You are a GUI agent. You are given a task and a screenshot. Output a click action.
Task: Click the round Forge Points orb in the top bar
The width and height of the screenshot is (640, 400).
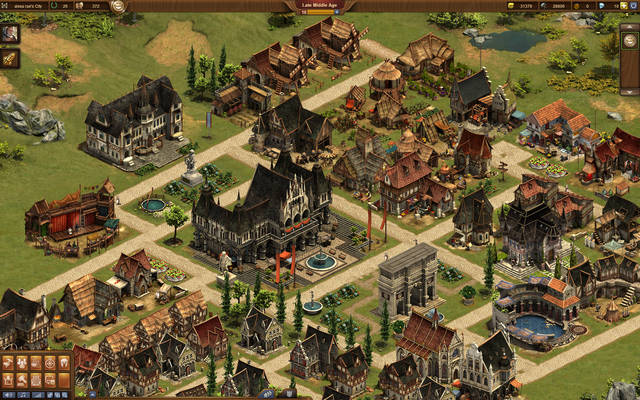click(118, 6)
